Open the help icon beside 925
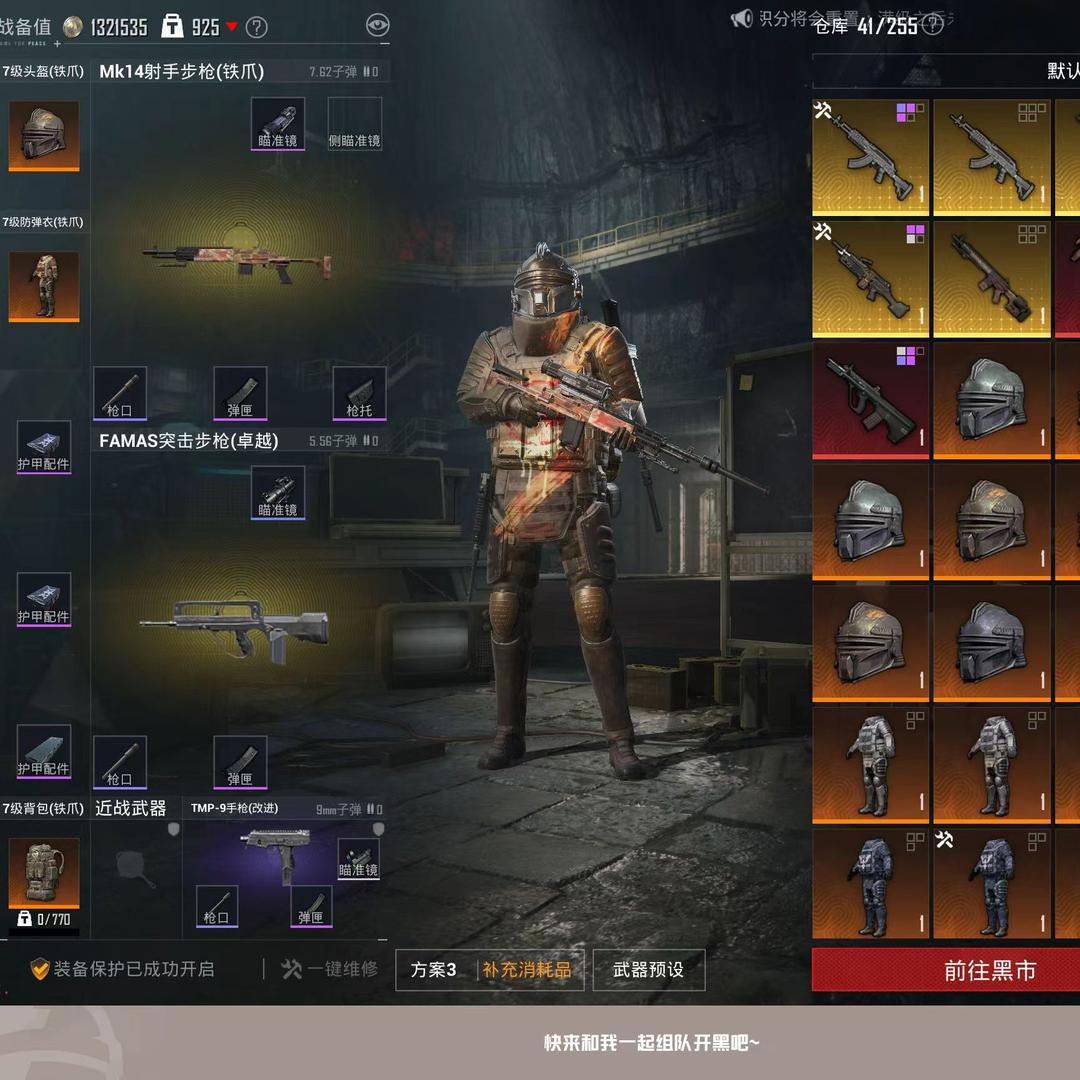This screenshot has height=1080, width=1080. click(257, 27)
